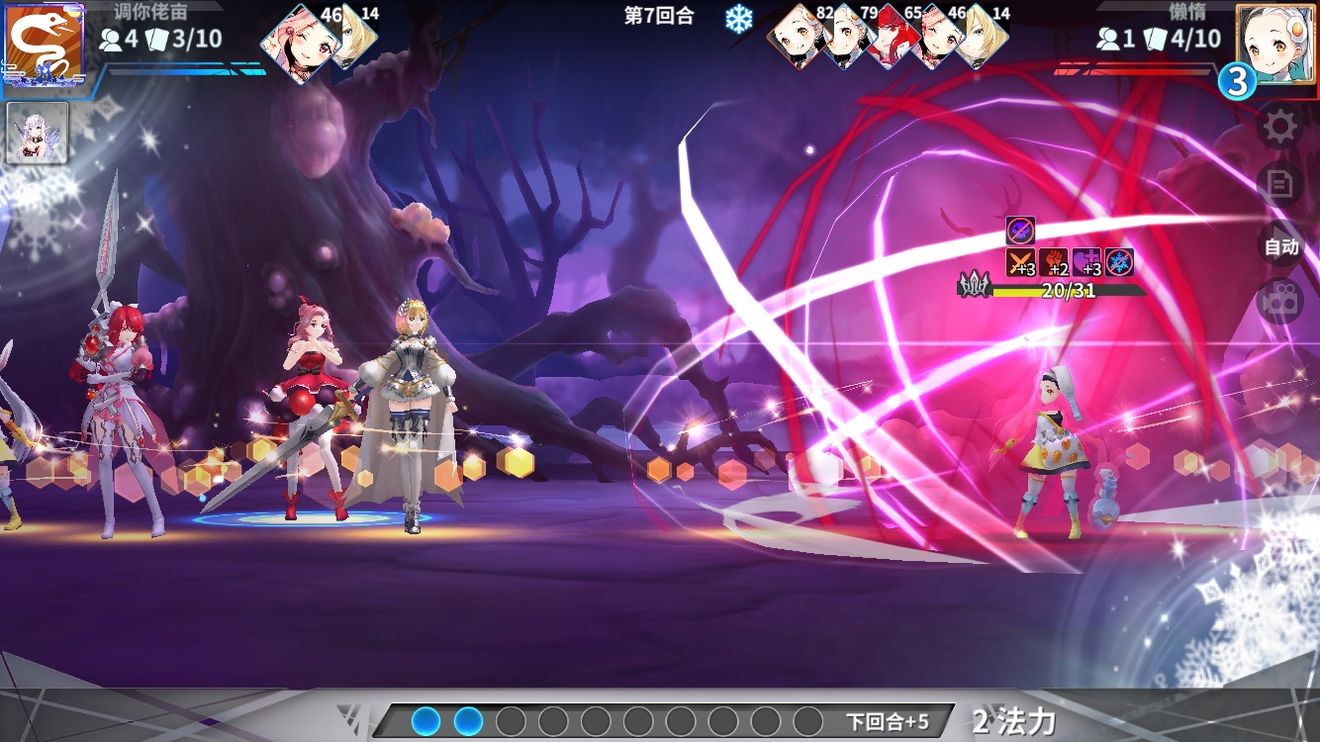Click the video camera replay icon
The image size is (1320, 742).
pyautogui.click(x=1280, y=301)
